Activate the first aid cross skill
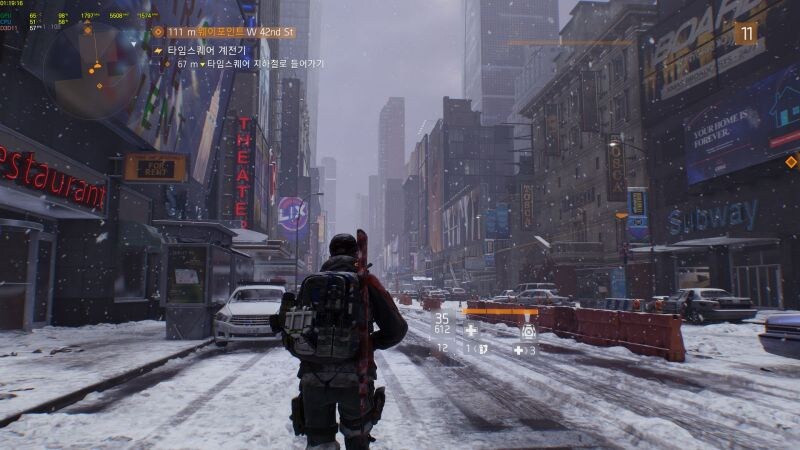Screen dimensions: 800x450 [471, 330]
